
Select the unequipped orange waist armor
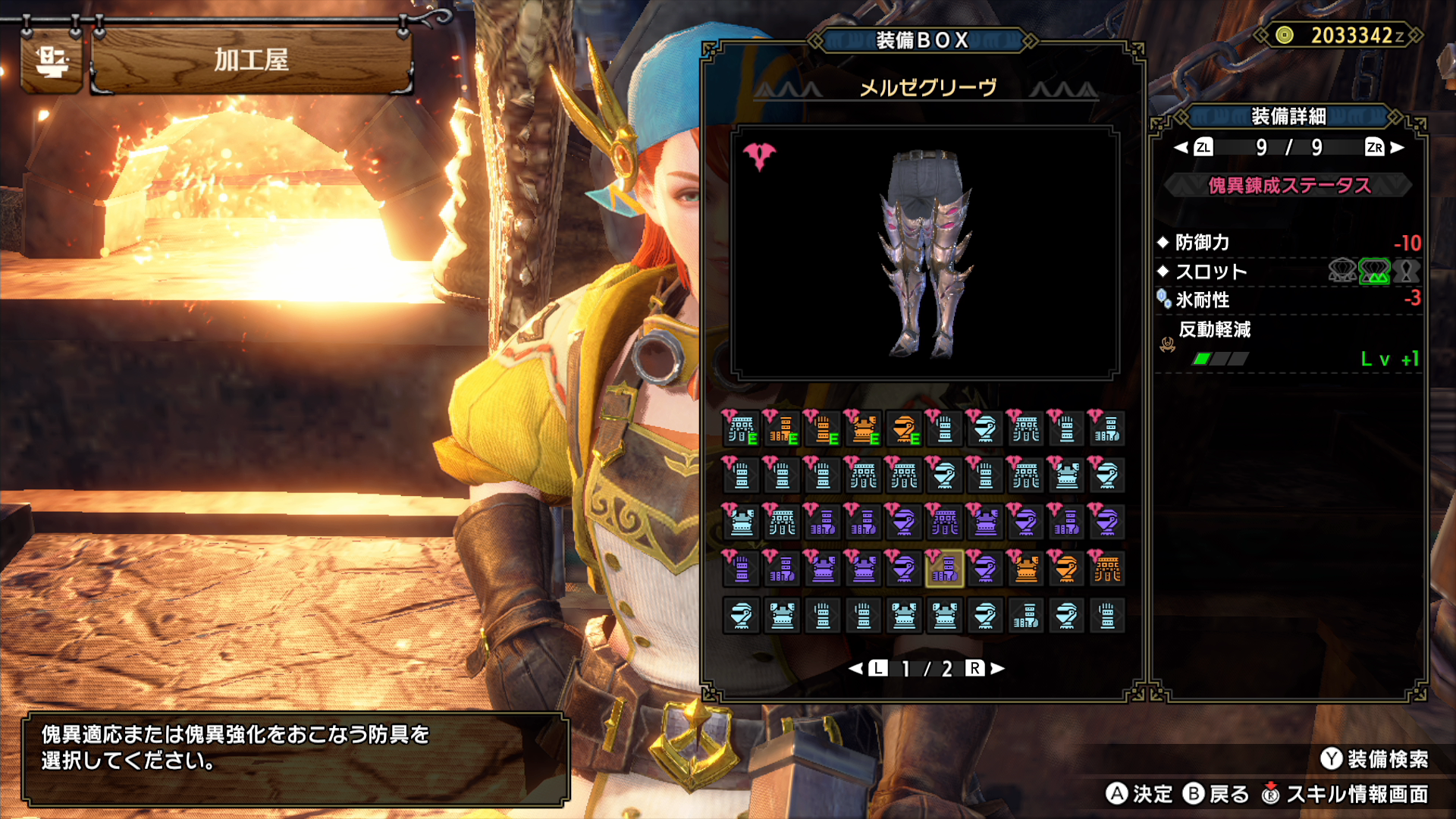click(1107, 569)
